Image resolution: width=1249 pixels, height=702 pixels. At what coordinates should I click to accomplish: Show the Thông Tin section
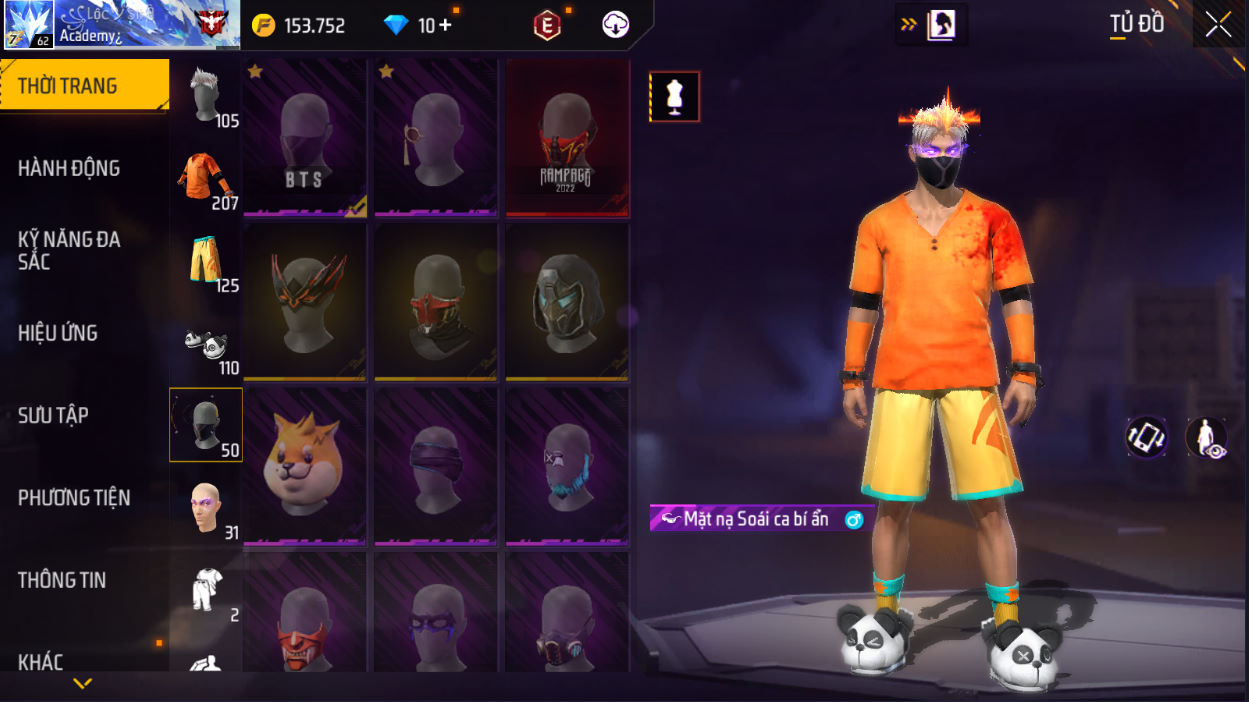62,580
